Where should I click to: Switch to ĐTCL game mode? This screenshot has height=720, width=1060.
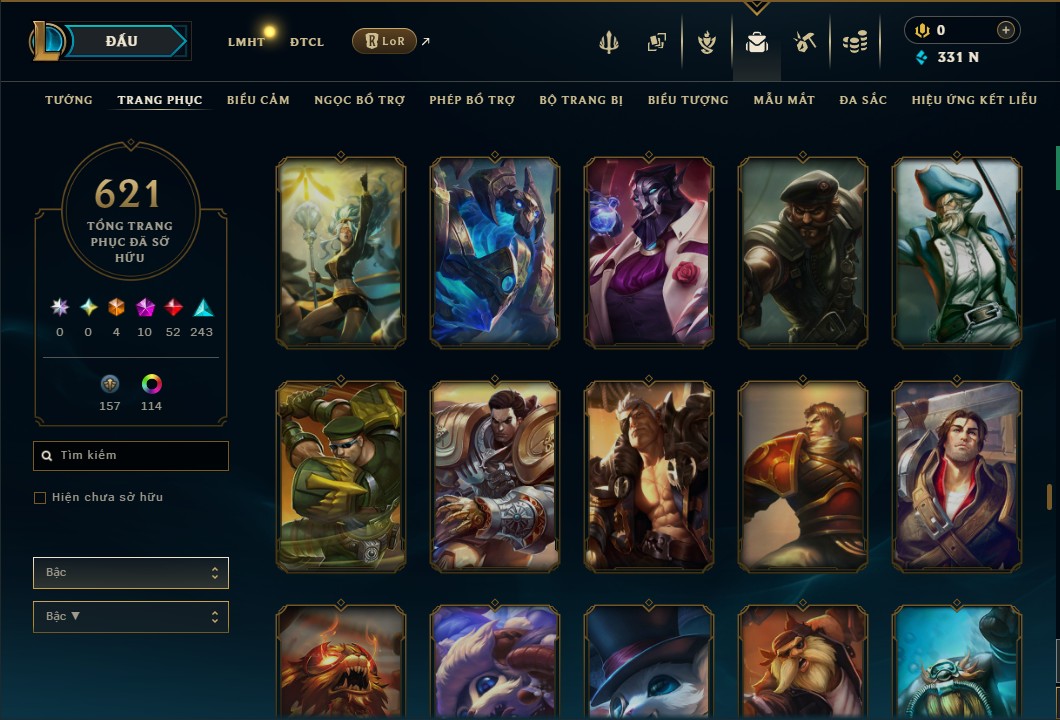point(306,42)
